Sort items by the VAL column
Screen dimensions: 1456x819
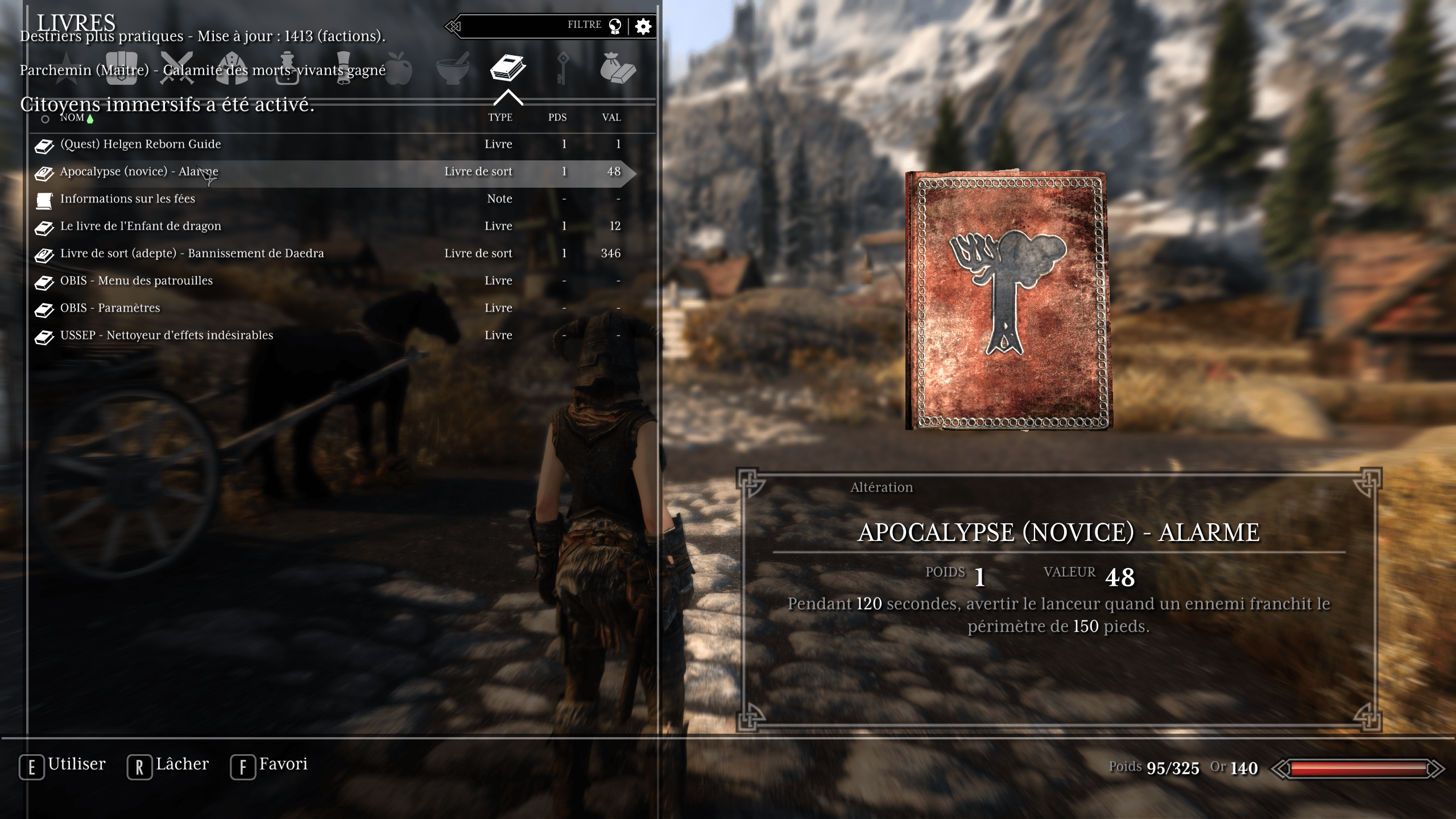click(611, 118)
